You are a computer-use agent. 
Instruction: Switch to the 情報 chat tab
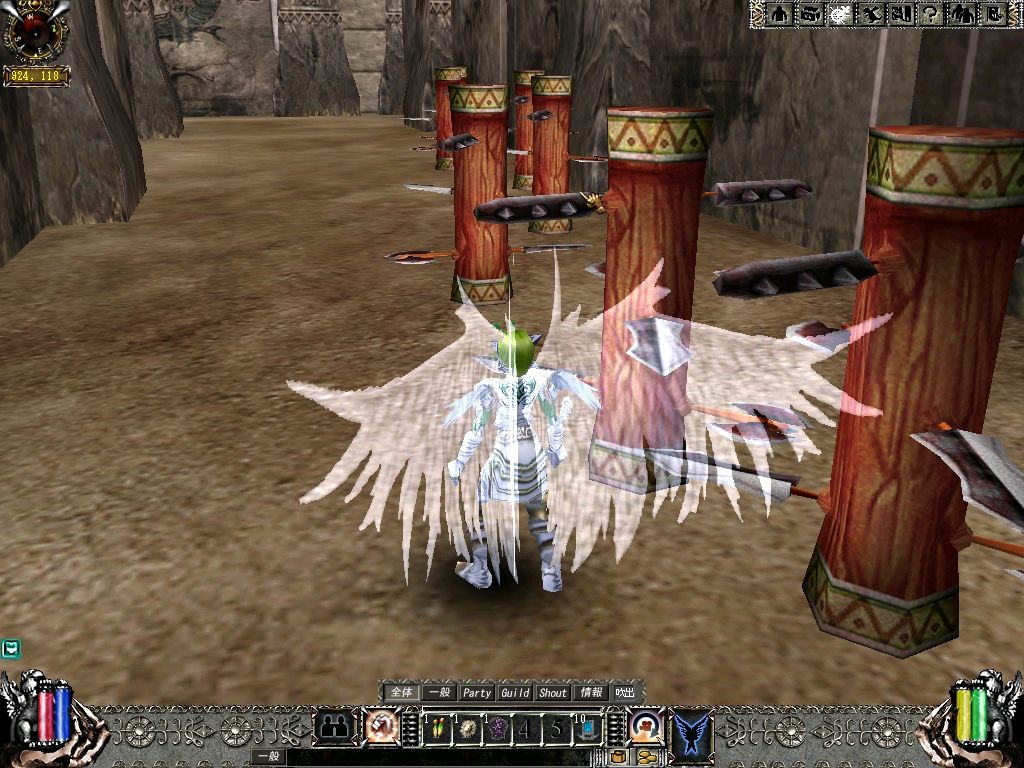point(591,692)
